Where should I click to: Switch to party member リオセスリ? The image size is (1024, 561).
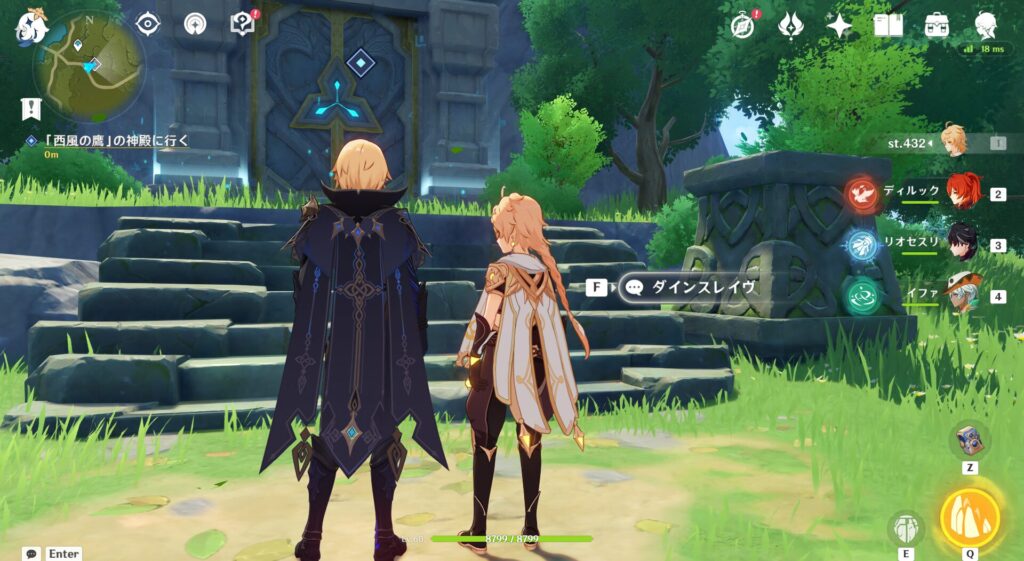tap(960, 245)
